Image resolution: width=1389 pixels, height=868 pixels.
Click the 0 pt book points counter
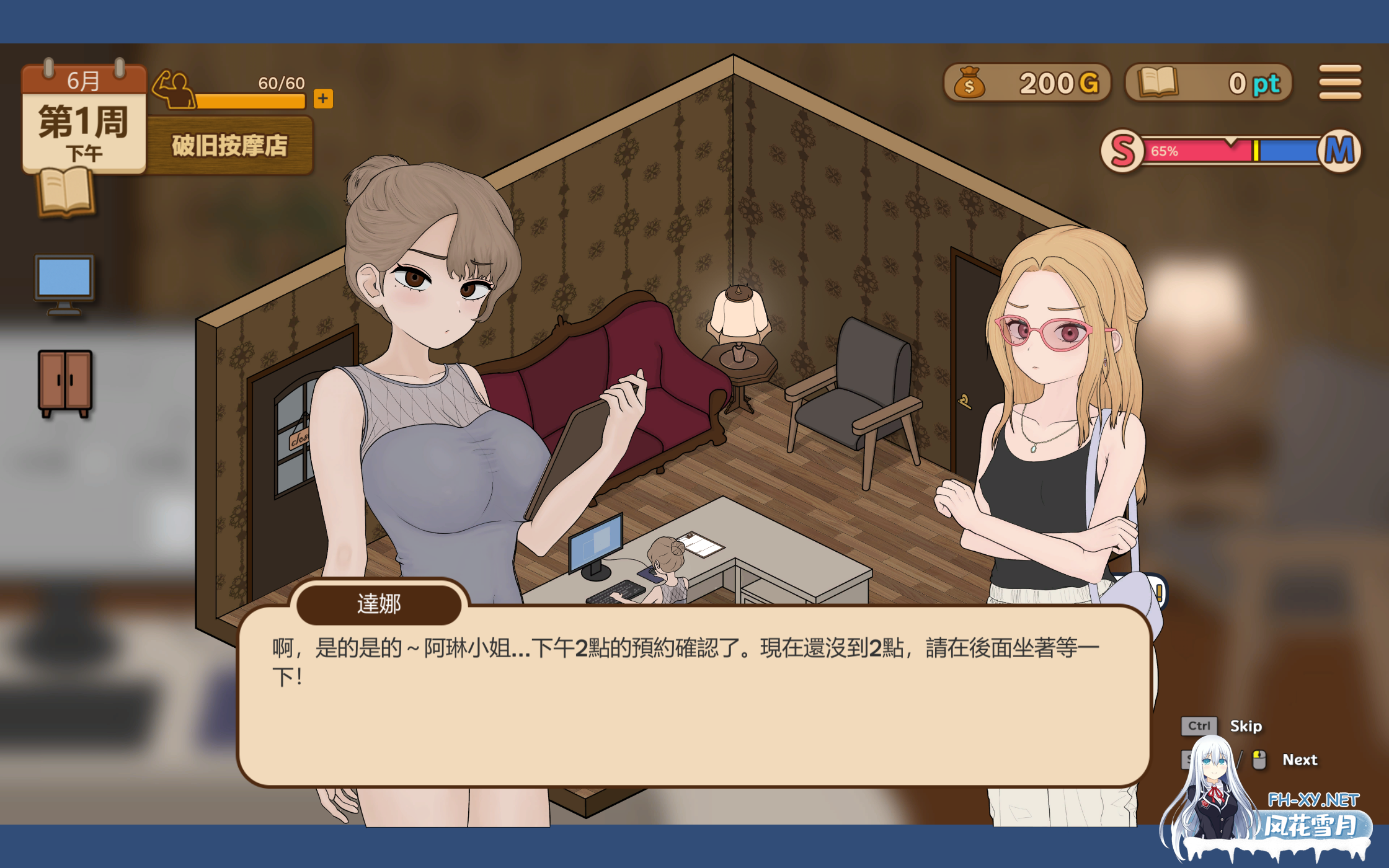(1208, 83)
